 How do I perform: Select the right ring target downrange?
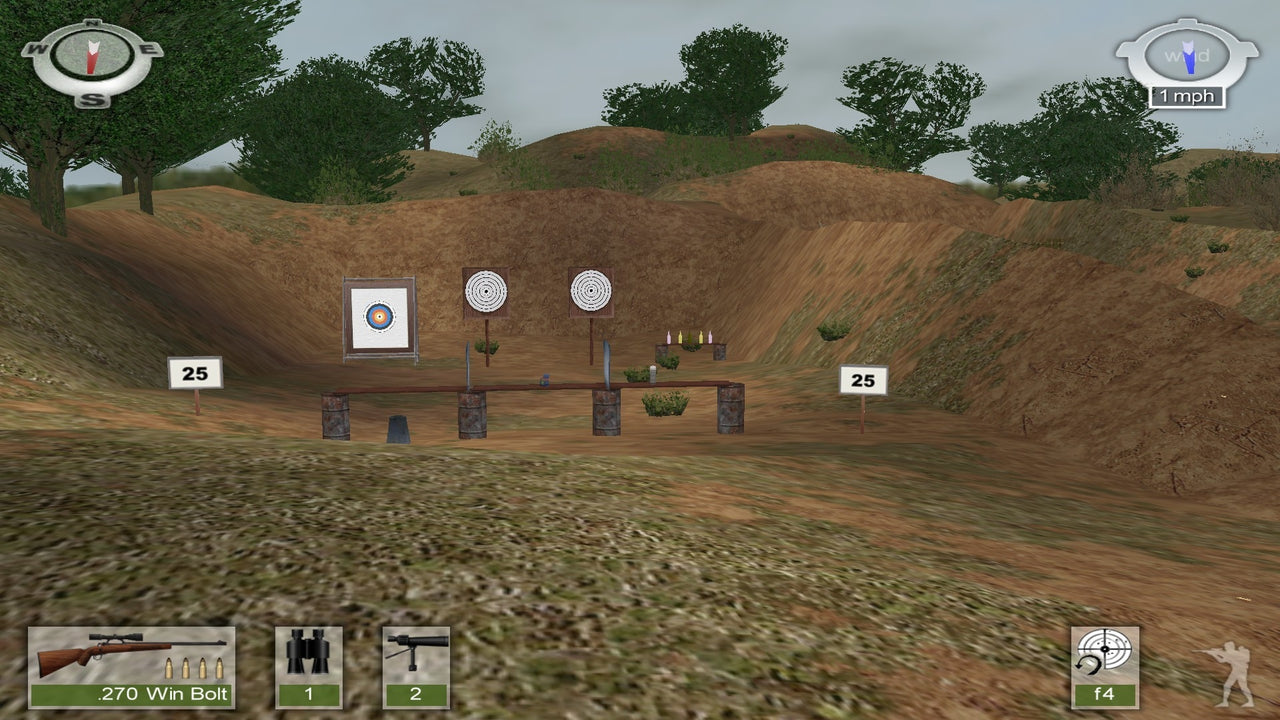pos(591,290)
